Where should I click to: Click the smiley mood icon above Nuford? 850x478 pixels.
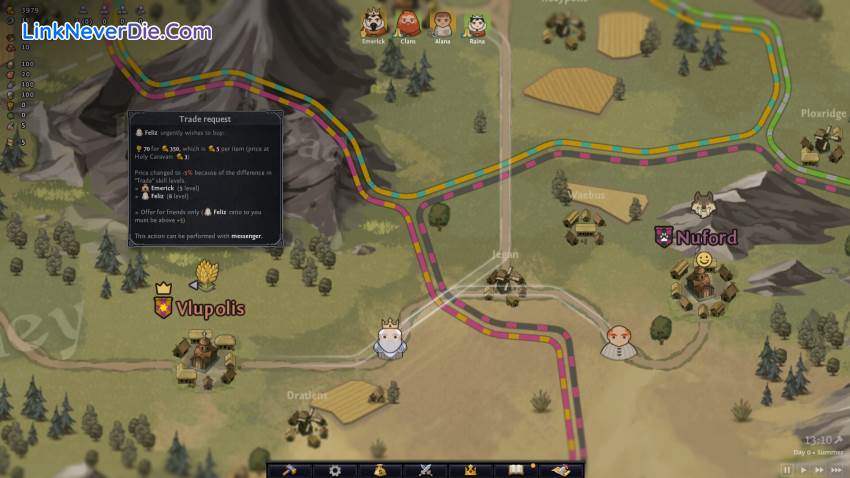click(704, 260)
